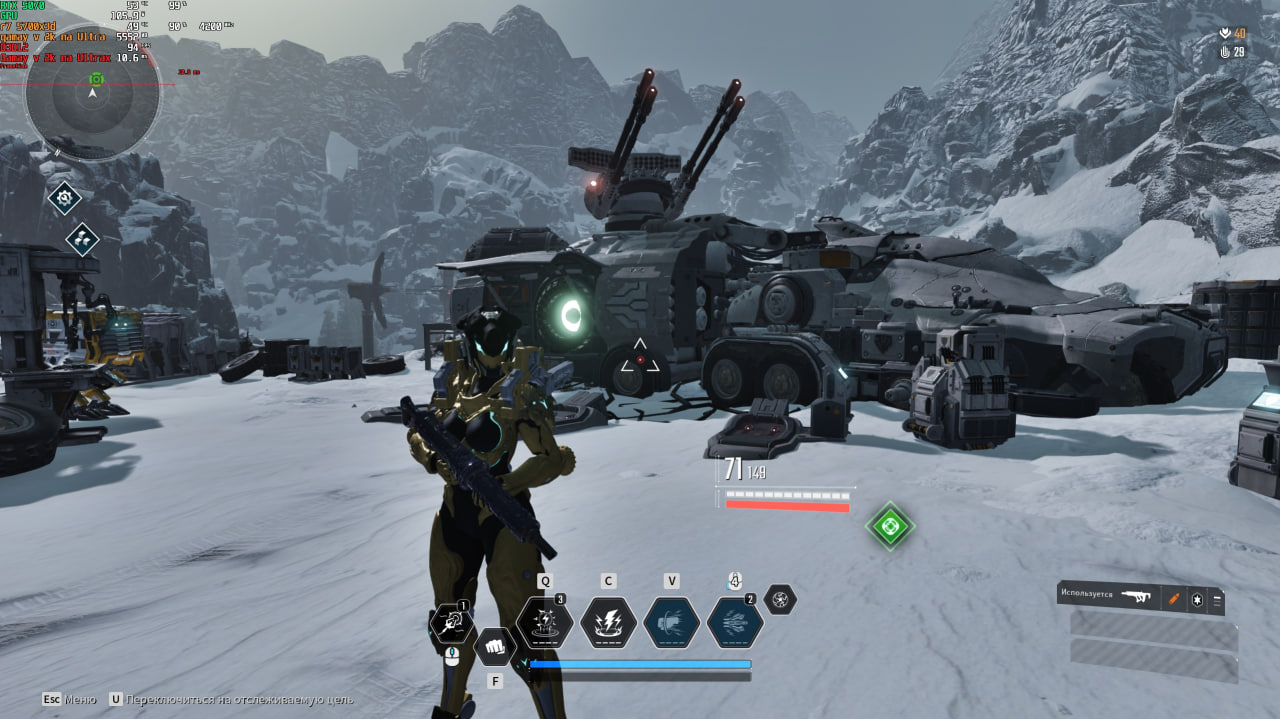Click the orange bullet ammo type icon
The height and width of the screenshot is (719, 1280).
coord(1174,598)
